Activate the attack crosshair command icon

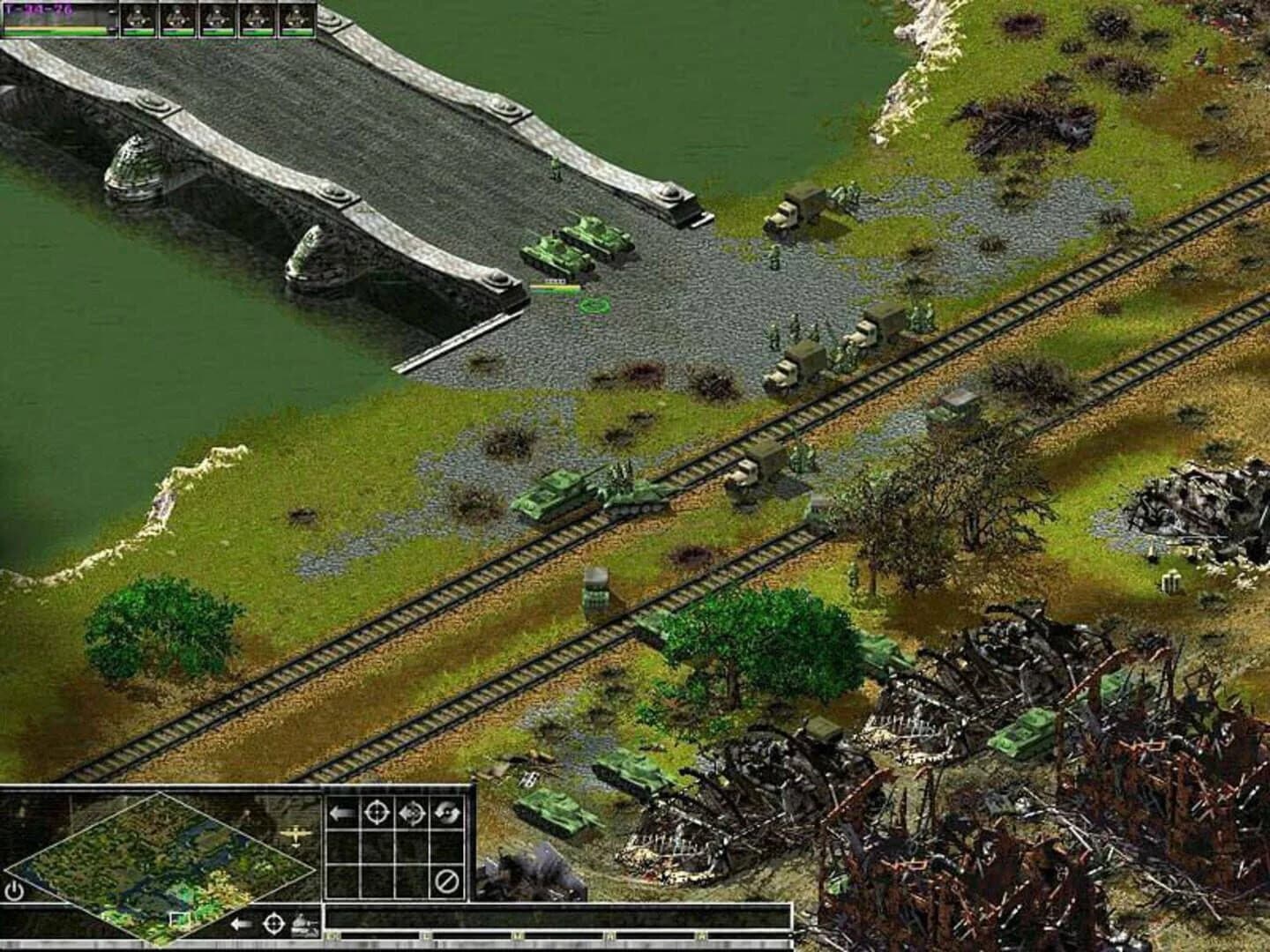point(377,813)
